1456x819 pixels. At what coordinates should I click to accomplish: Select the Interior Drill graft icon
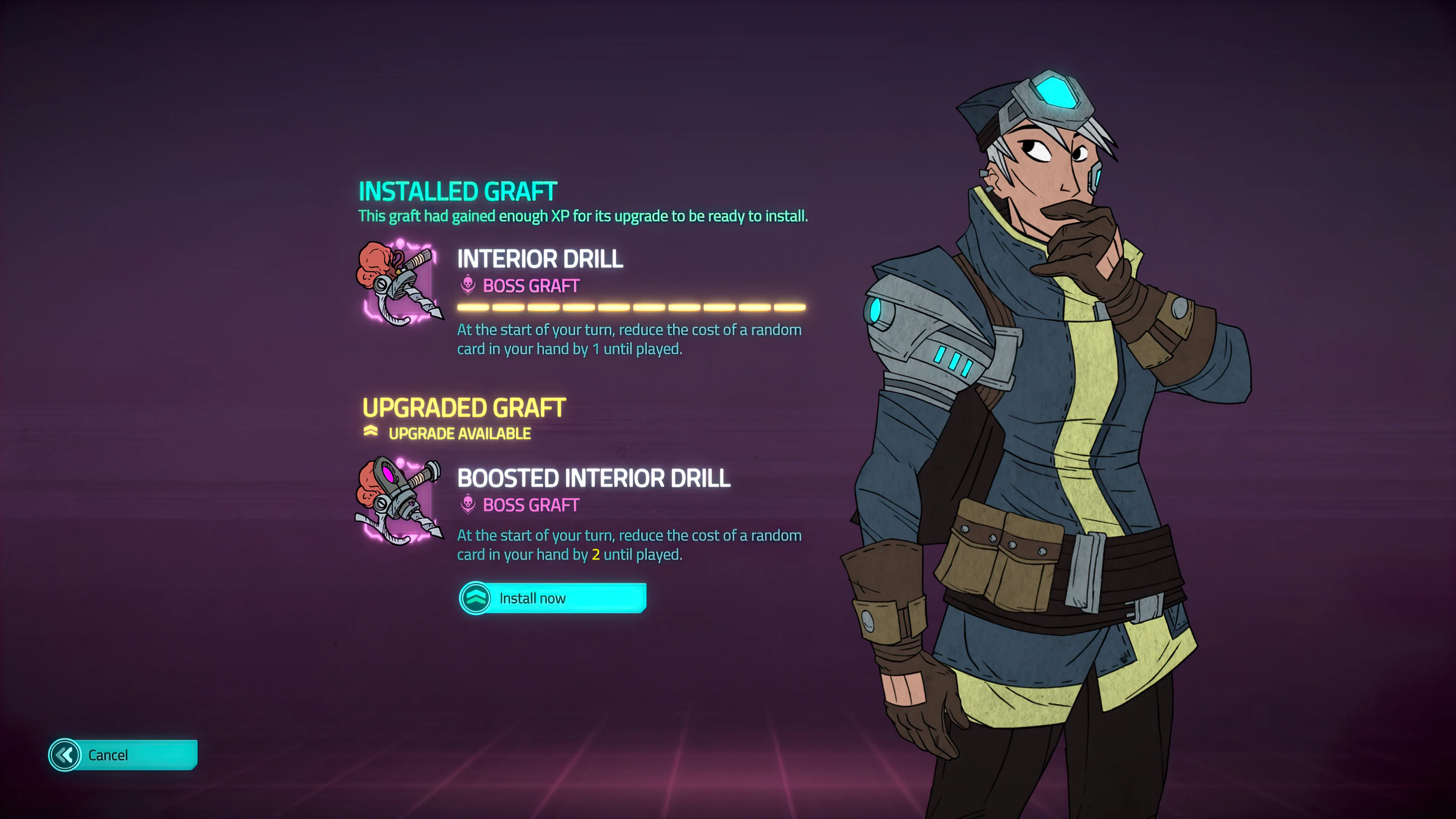tap(401, 286)
